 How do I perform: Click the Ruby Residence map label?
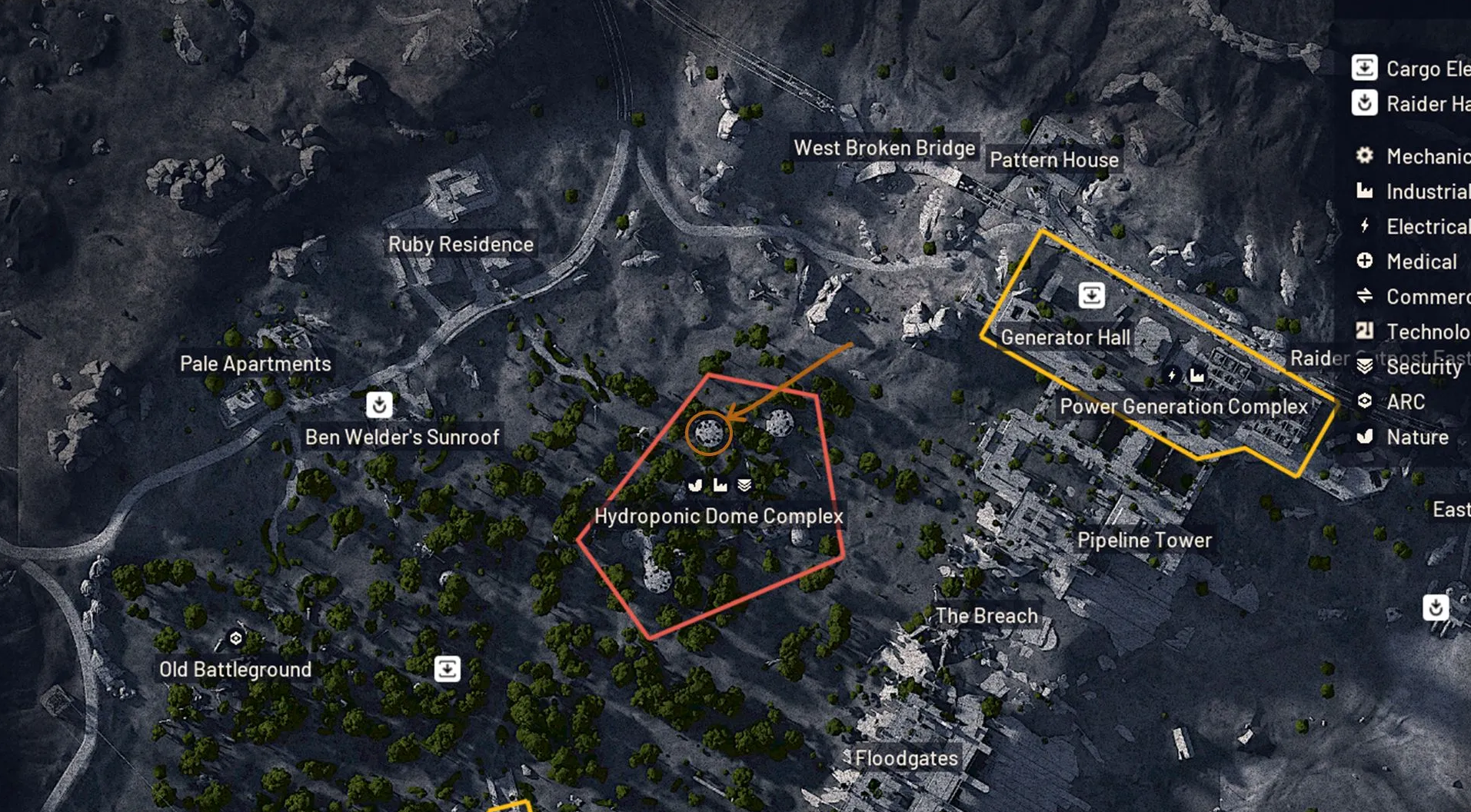[461, 244]
